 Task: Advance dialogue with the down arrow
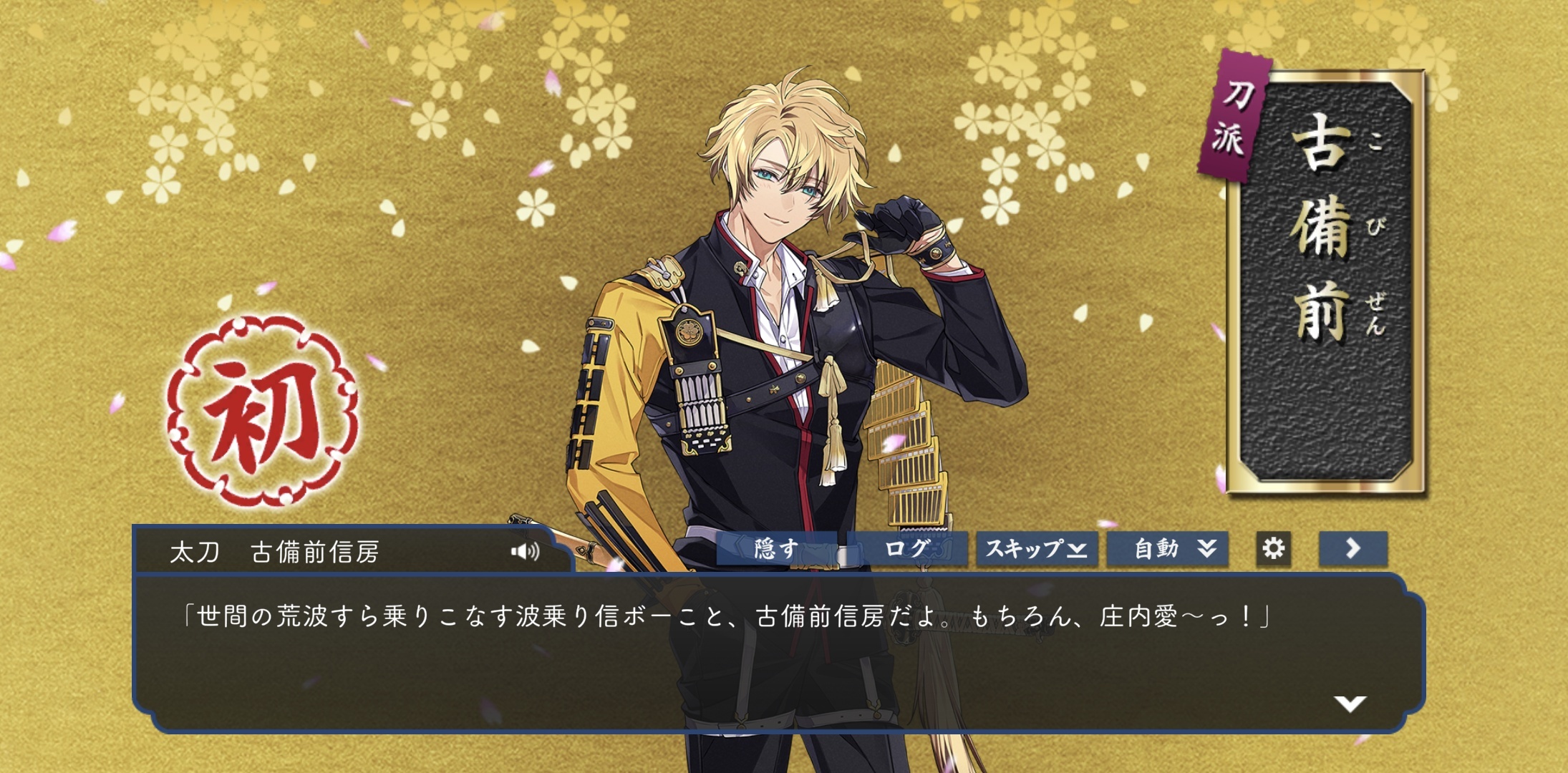tap(1350, 704)
